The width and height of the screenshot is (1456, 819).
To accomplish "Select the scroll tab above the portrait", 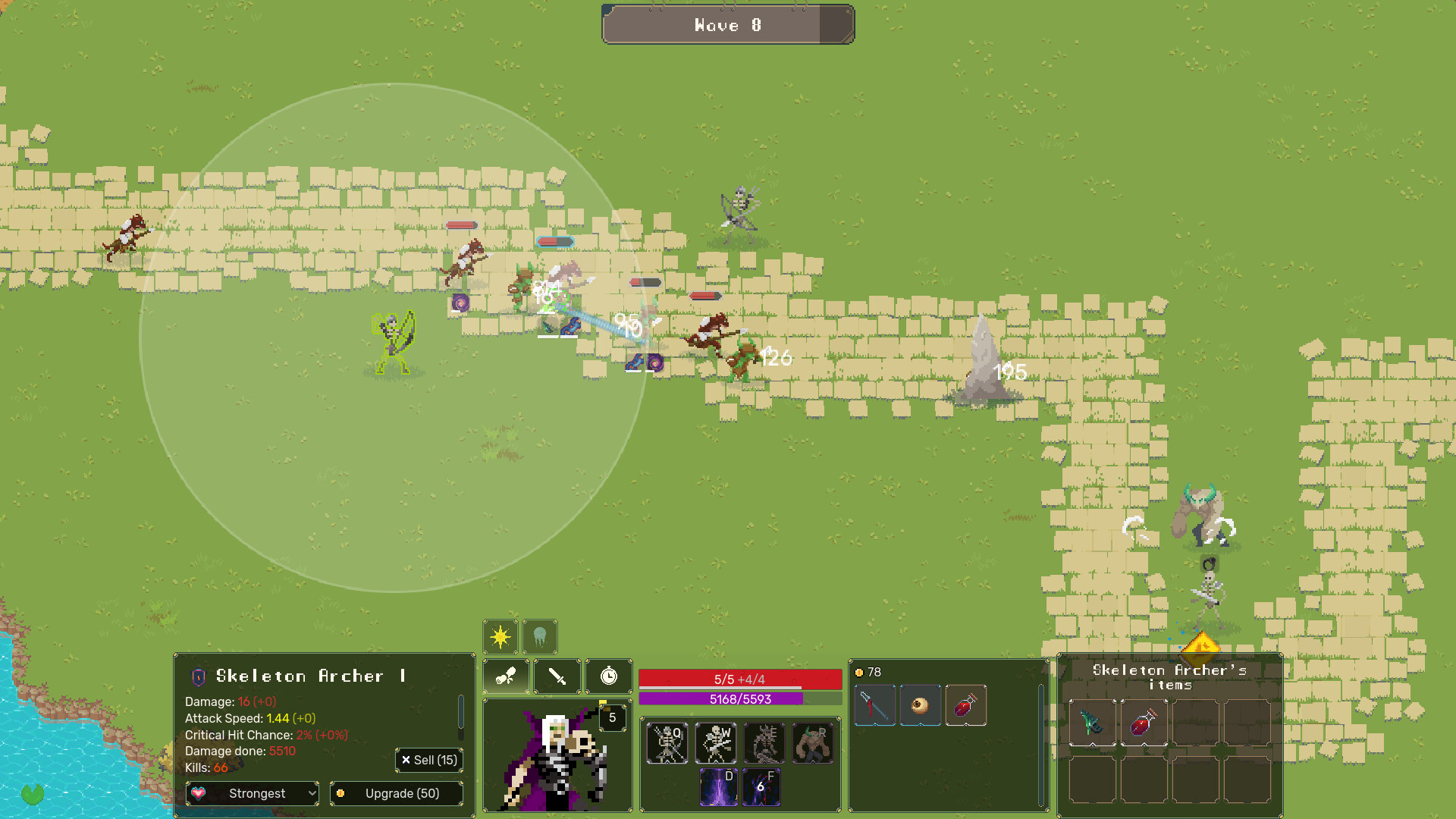I will point(506,676).
